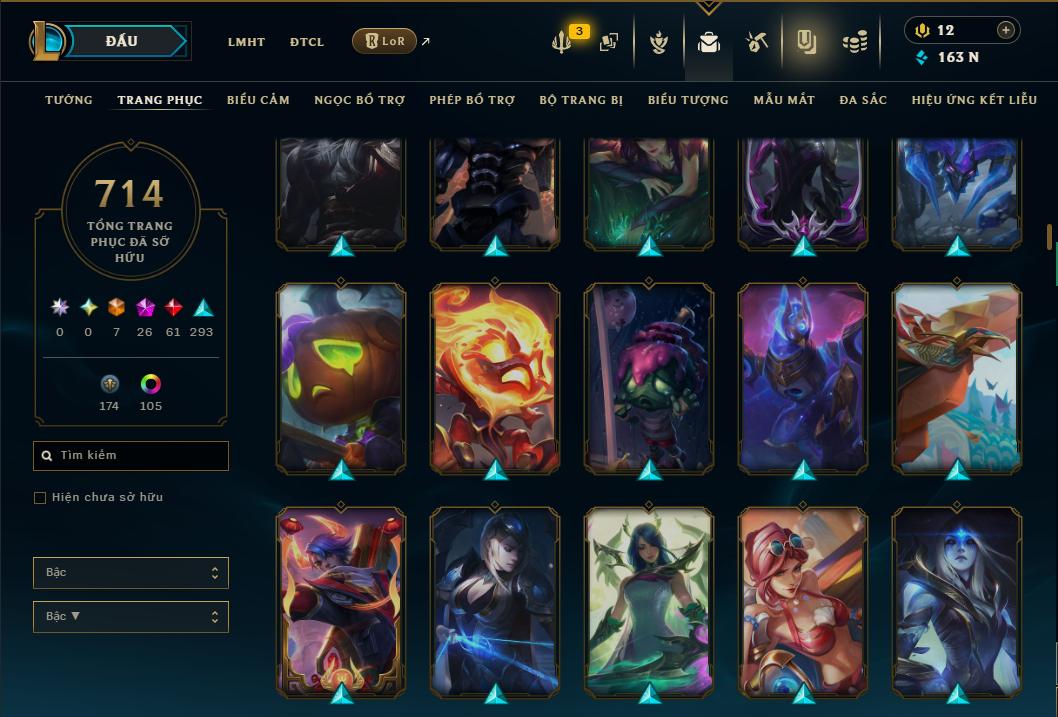1058x717 pixels.
Task: Select the pumpkin-head skin thumbnail
Action: (x=341, y=377)
